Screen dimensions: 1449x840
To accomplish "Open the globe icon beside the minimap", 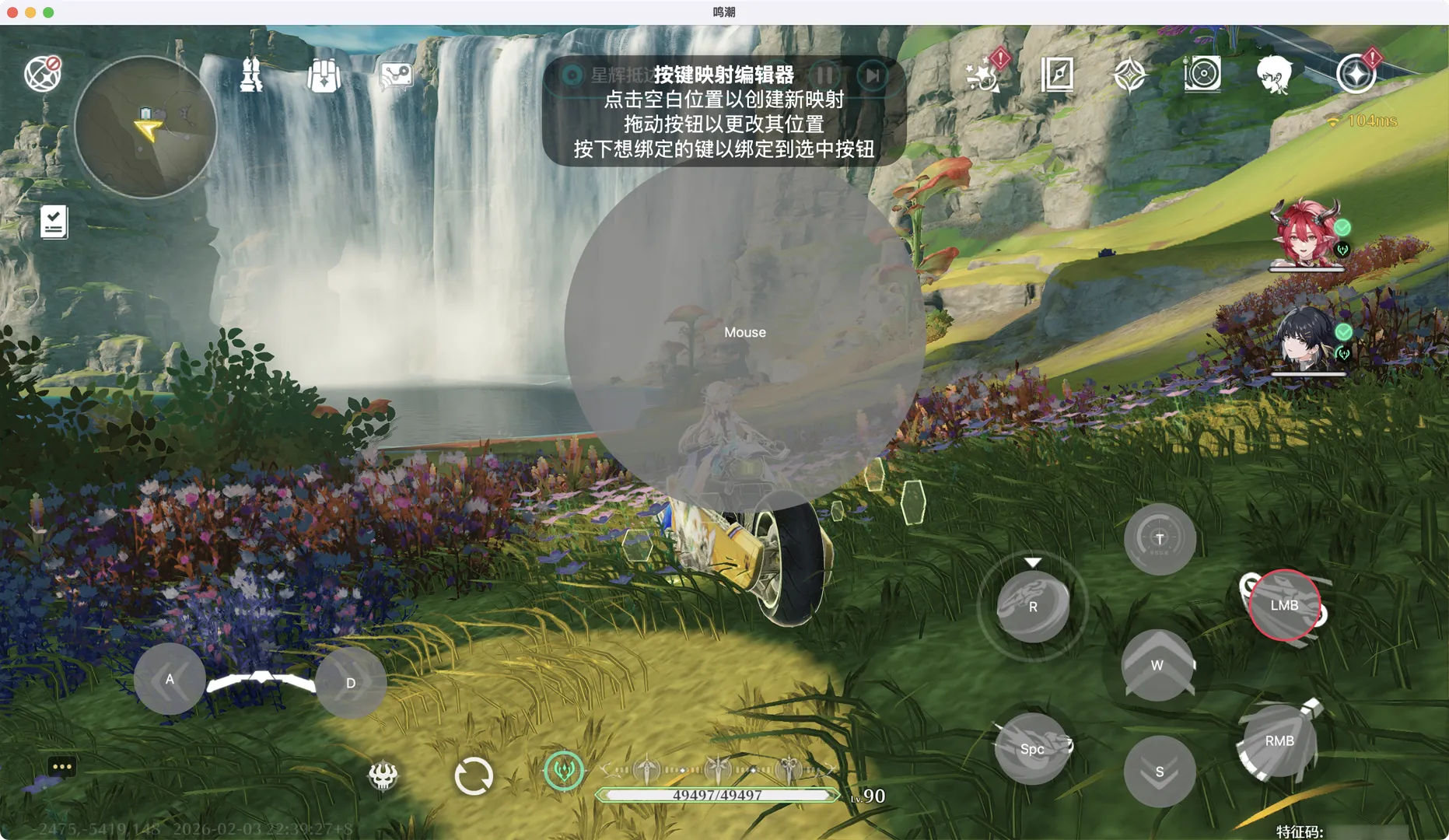I will 42,74.
